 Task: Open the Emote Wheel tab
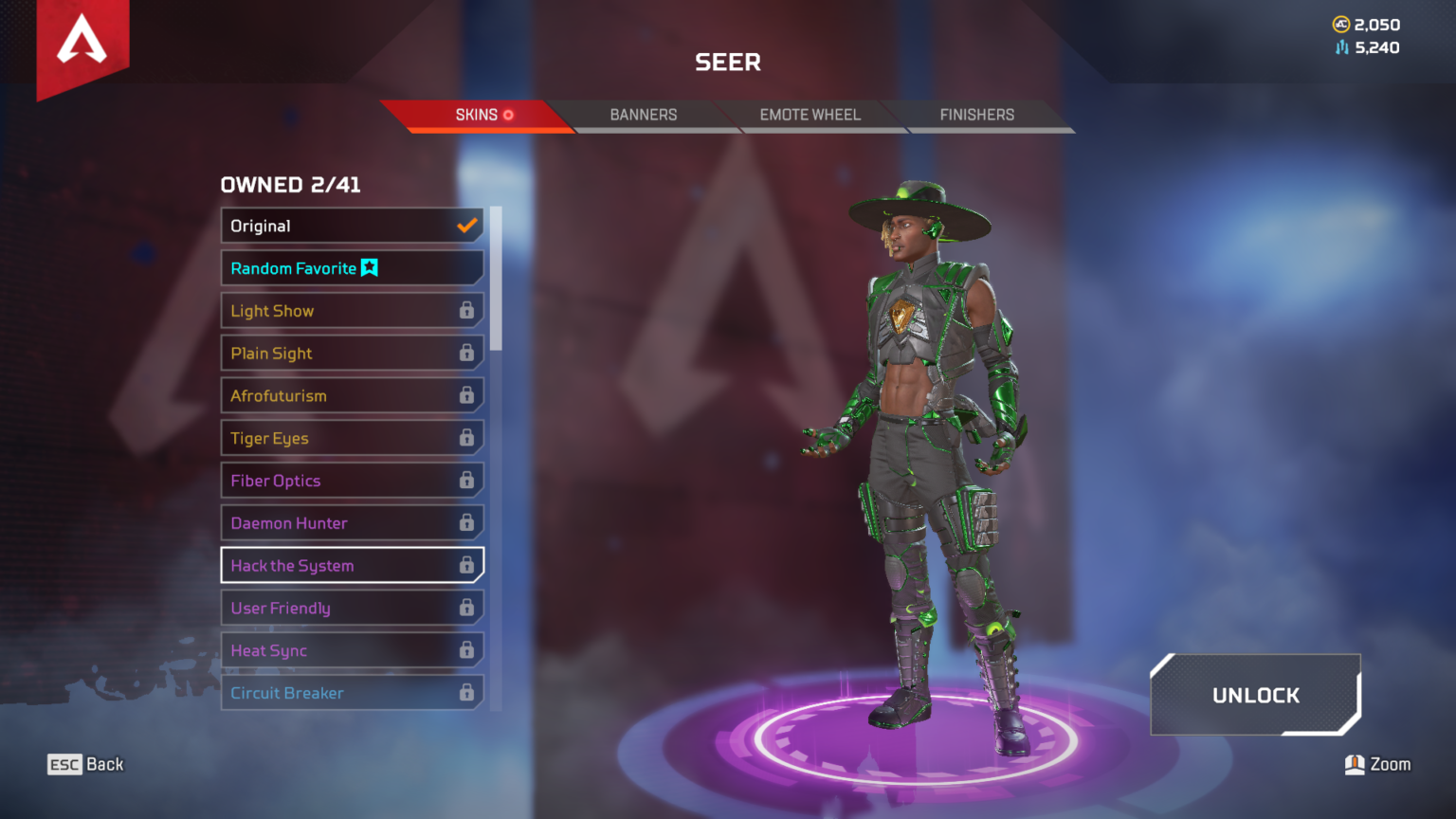[810, 115]
